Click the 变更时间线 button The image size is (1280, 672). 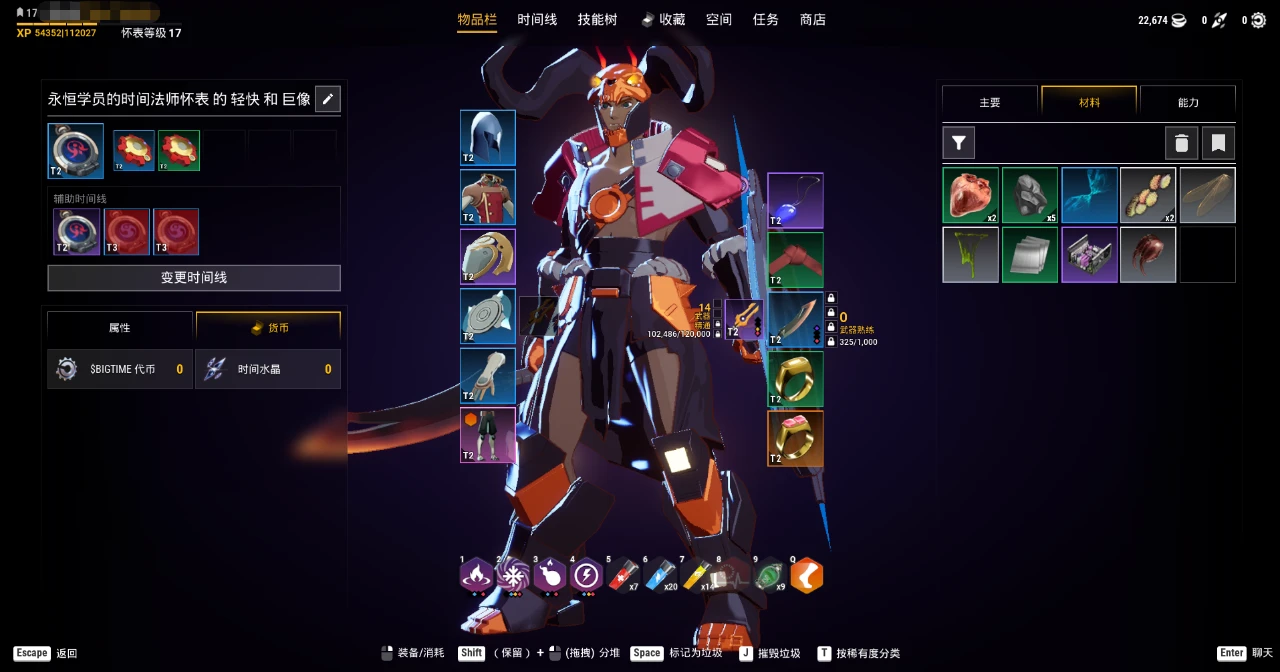coord(194,278)
